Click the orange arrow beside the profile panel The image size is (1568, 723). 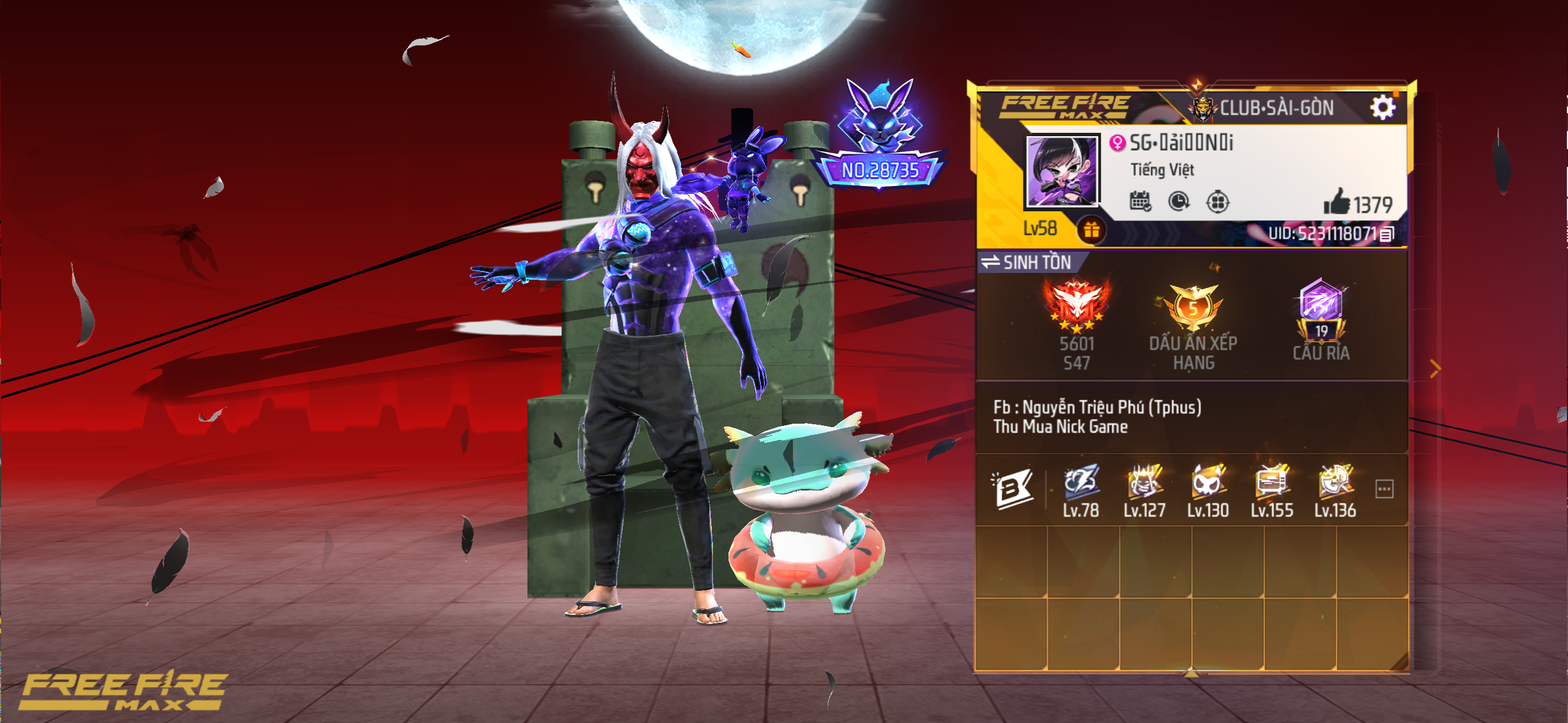coord(1435,369)
